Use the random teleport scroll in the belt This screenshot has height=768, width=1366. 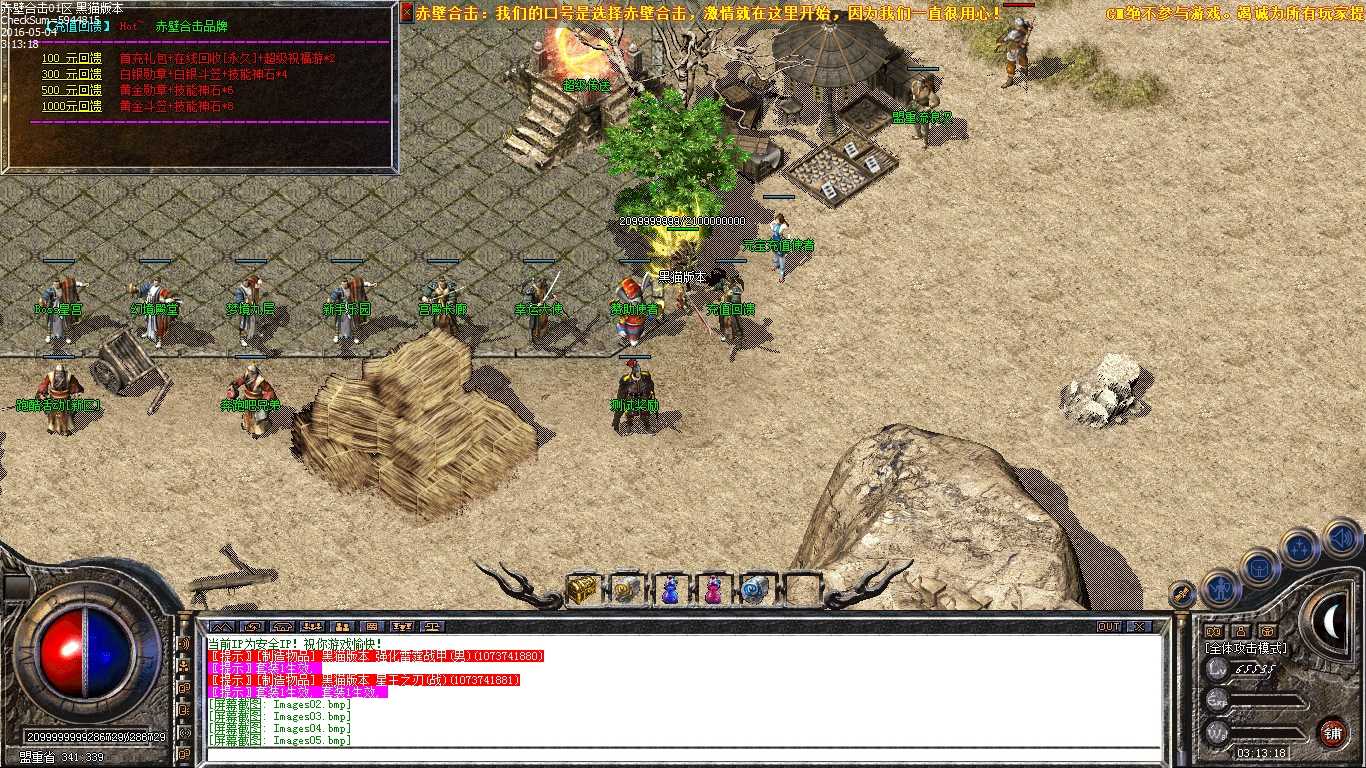click(x=754, y=590)
